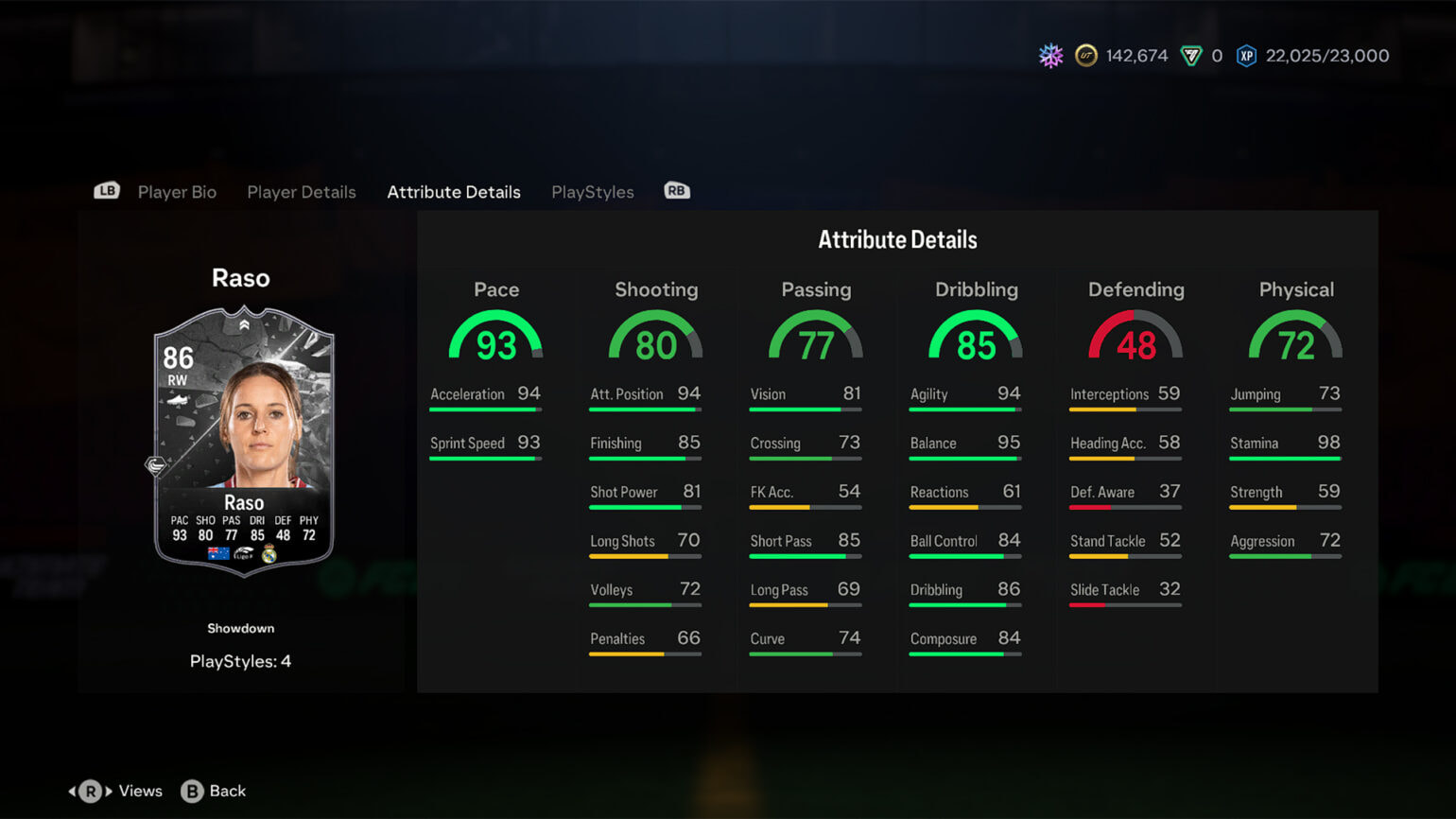Click the snowflake winter event icon

click(x=1049, y=56)
